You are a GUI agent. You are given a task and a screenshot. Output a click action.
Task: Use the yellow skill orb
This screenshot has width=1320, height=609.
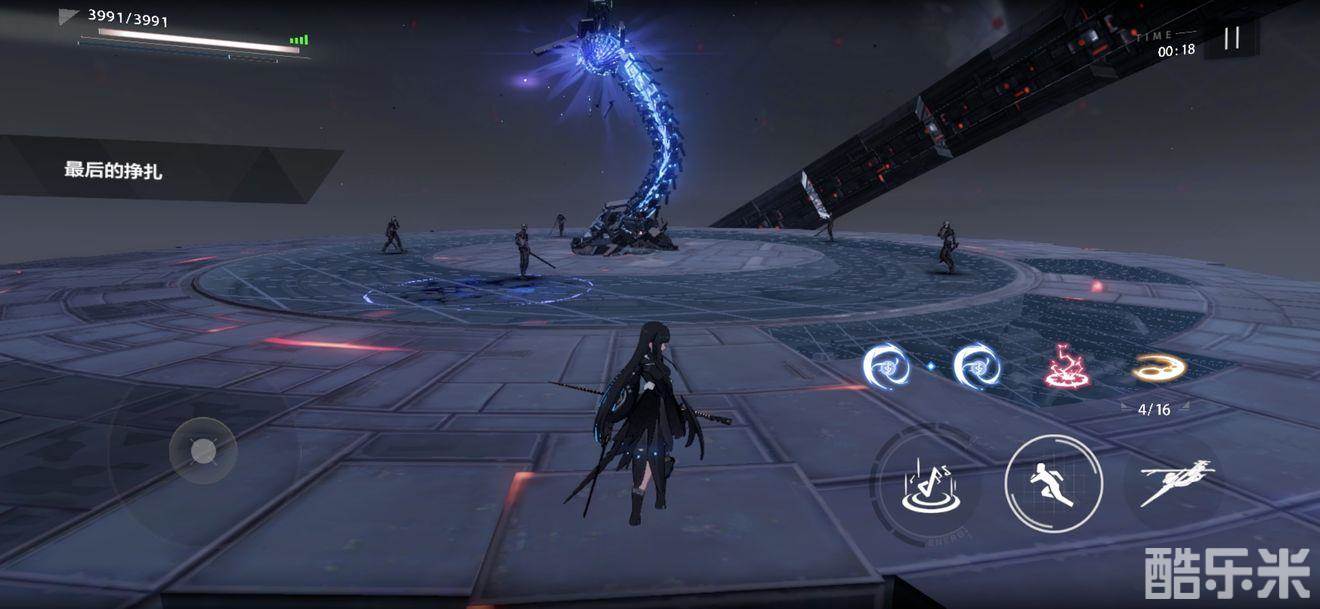[x=1158, y=368]
